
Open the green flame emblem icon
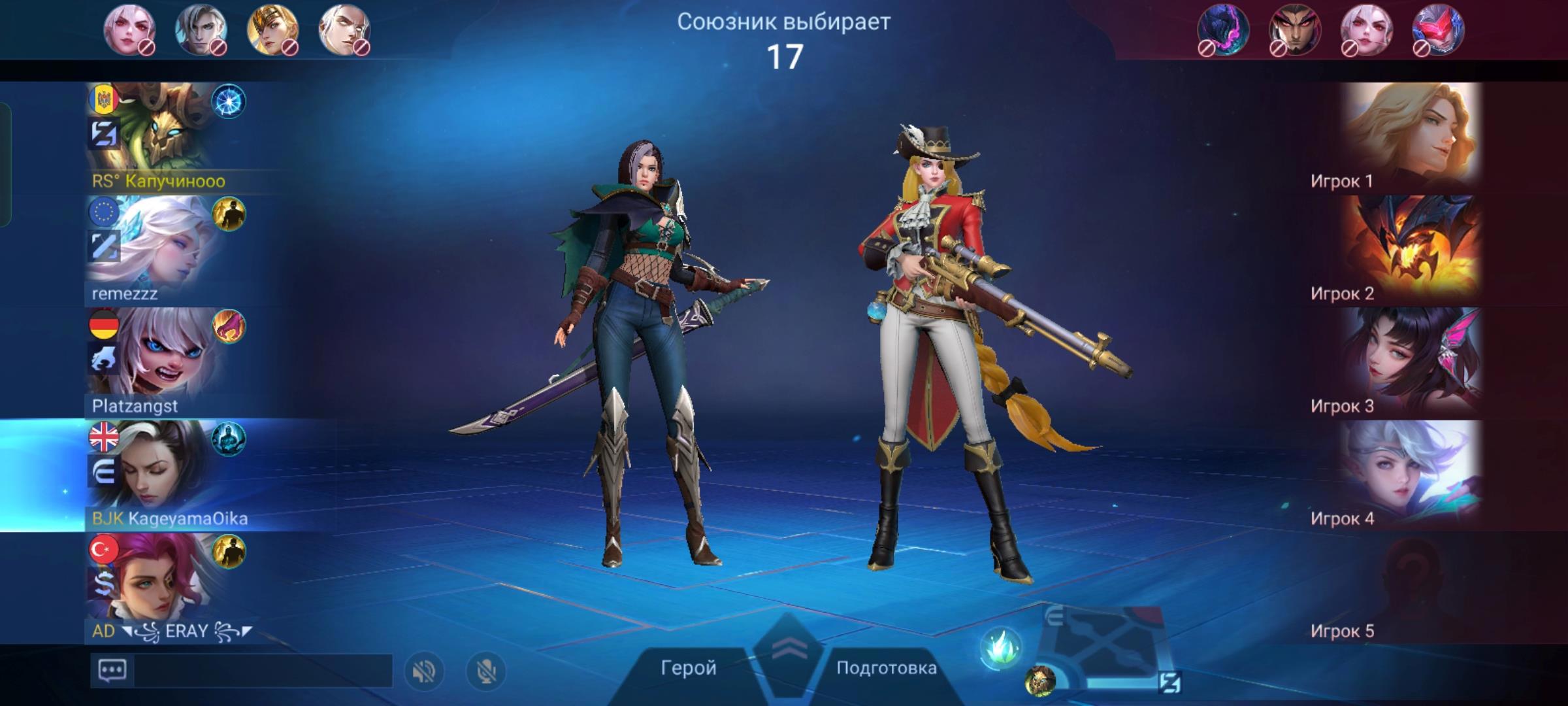click(1000, 648)
